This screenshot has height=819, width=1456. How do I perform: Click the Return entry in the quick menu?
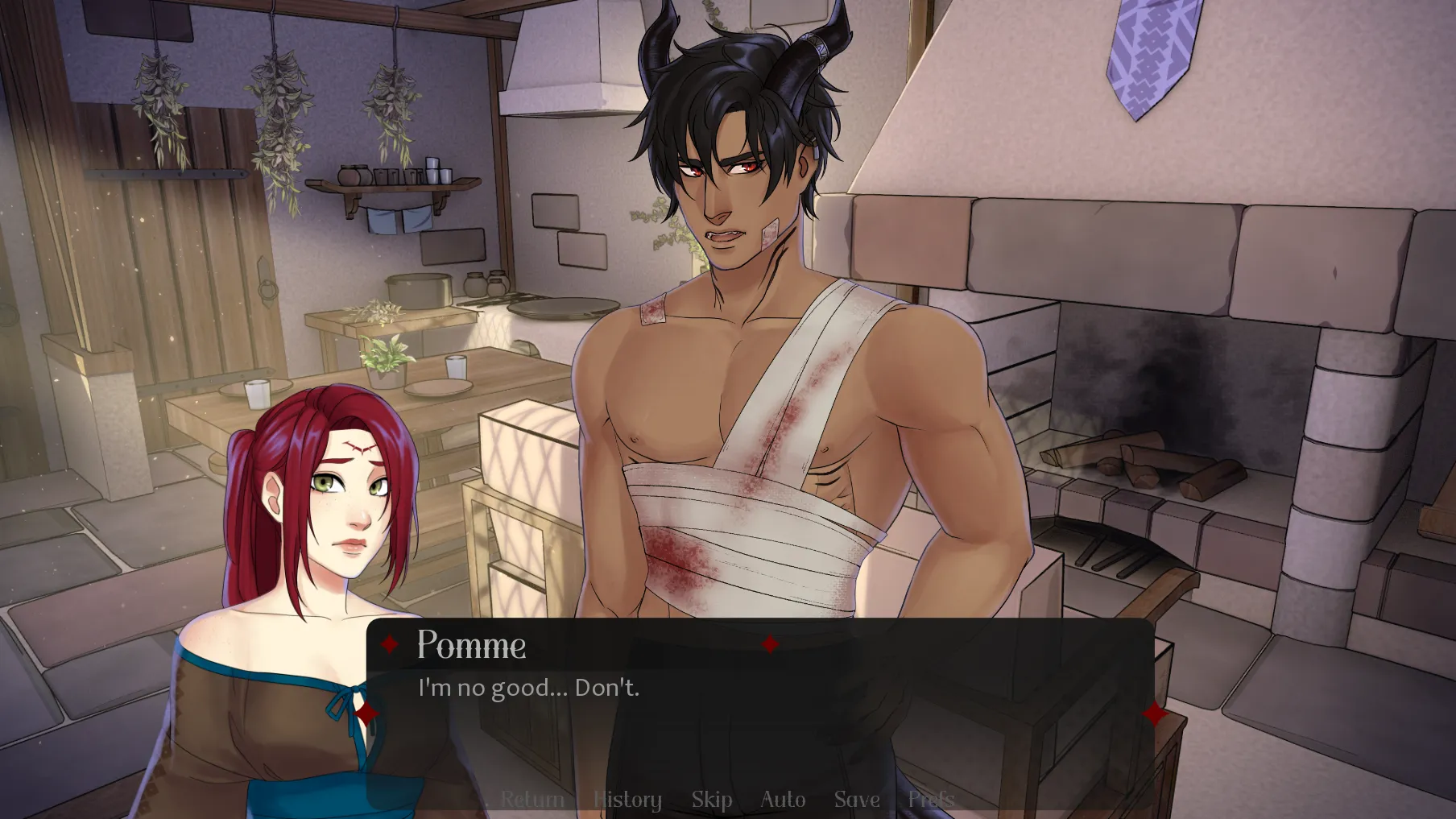pyautogui.click(x=533, y=799)
